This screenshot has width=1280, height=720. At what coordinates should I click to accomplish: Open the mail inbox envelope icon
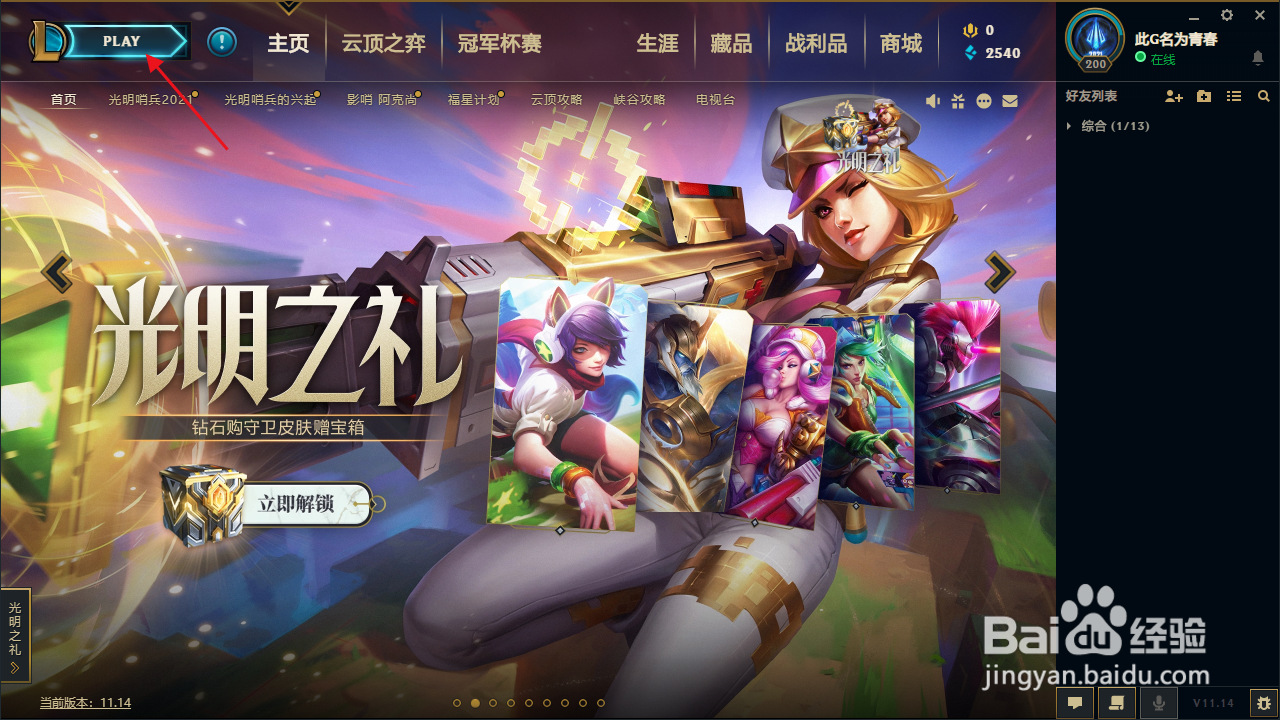tap(1010, 100)
